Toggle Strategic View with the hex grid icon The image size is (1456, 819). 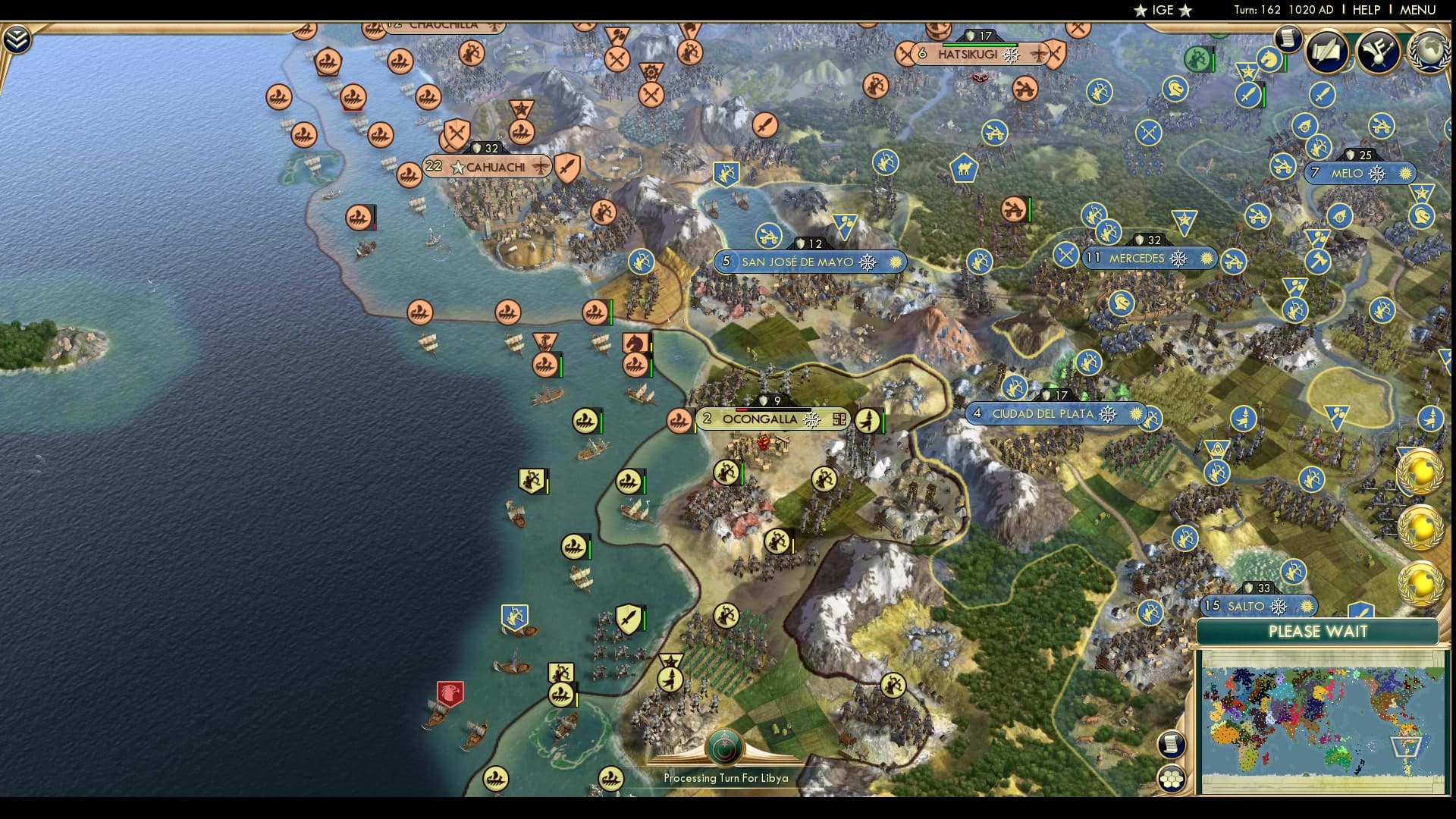point(1171,777)
